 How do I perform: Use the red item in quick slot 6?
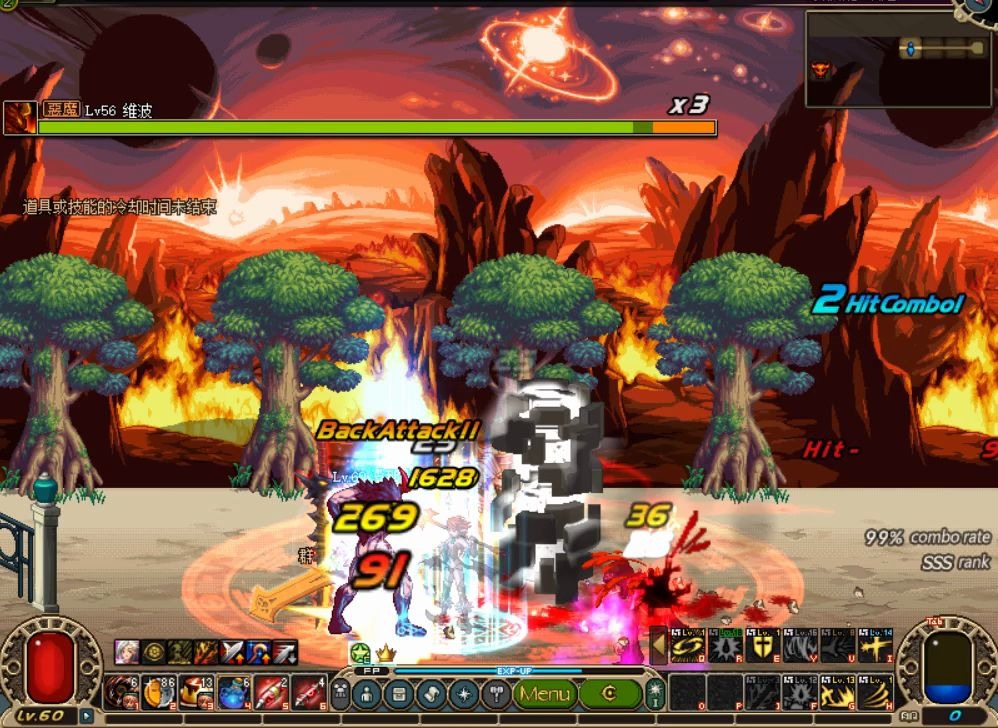pos(307,691)
